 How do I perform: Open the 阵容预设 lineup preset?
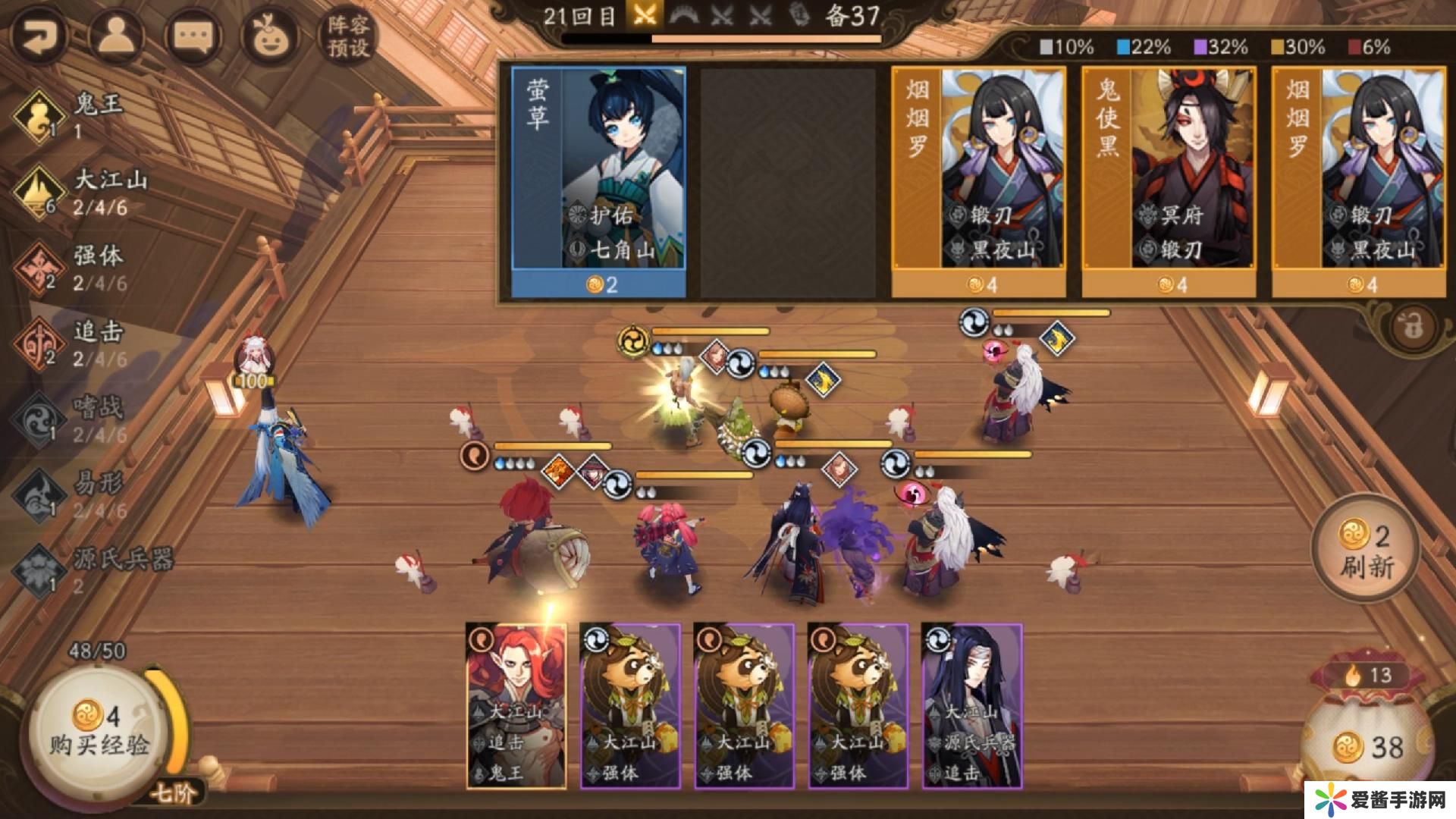(x=348, y=36)
